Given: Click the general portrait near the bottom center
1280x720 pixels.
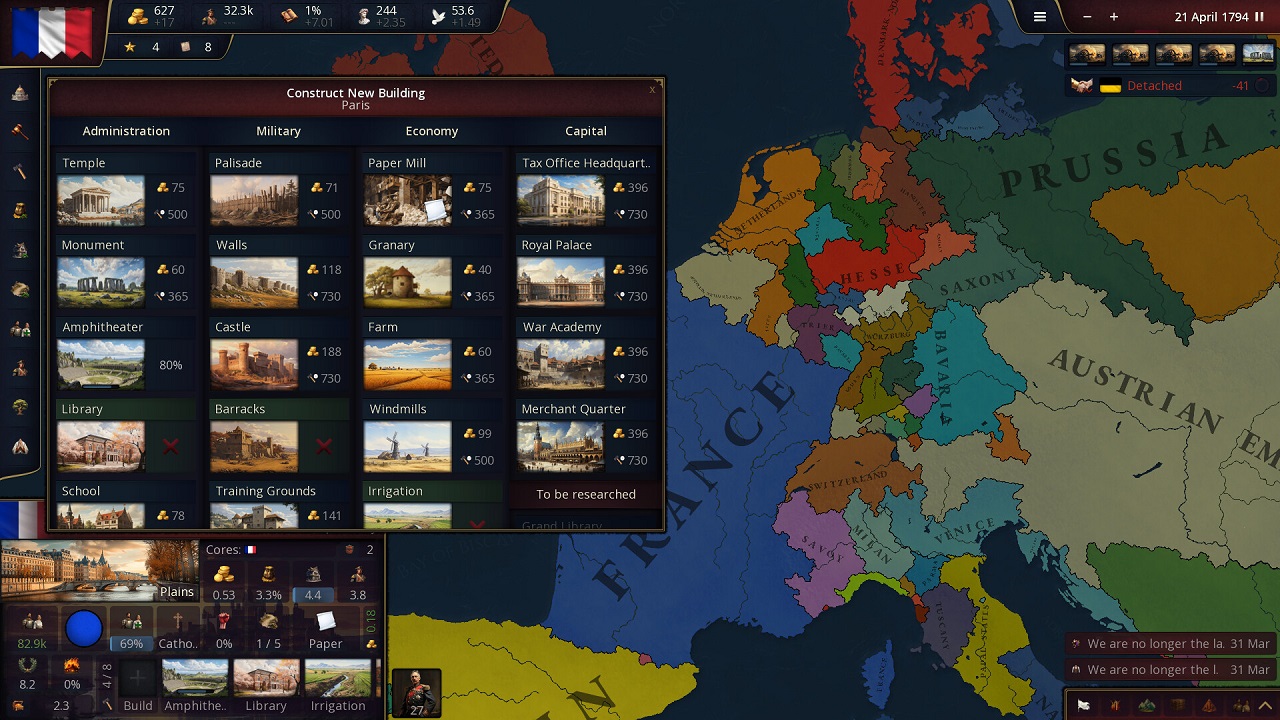Looking at the screenshot, I should pyautogui.click(x=416, y=691).
